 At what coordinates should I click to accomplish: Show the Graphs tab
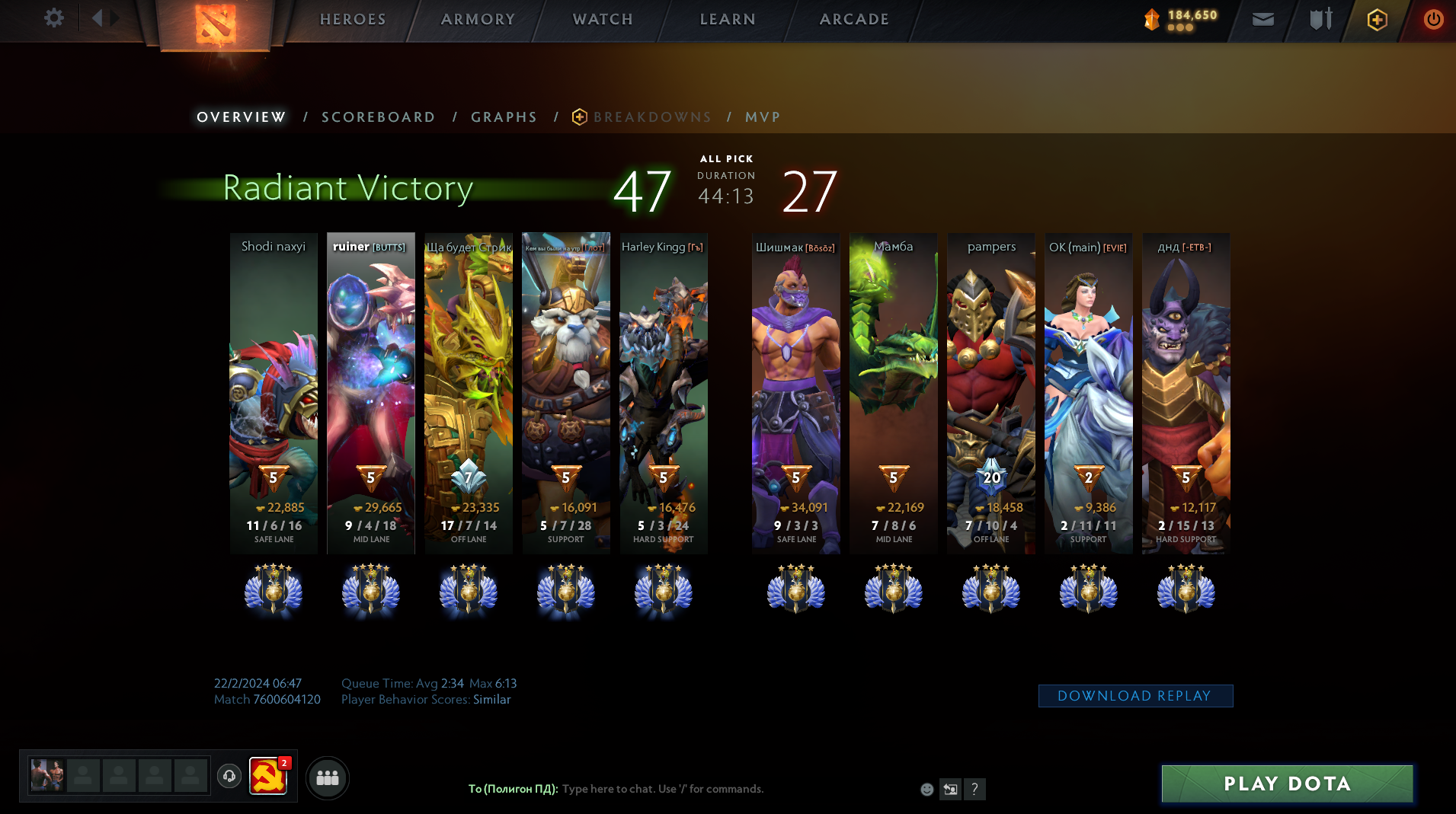click(504, 117)
